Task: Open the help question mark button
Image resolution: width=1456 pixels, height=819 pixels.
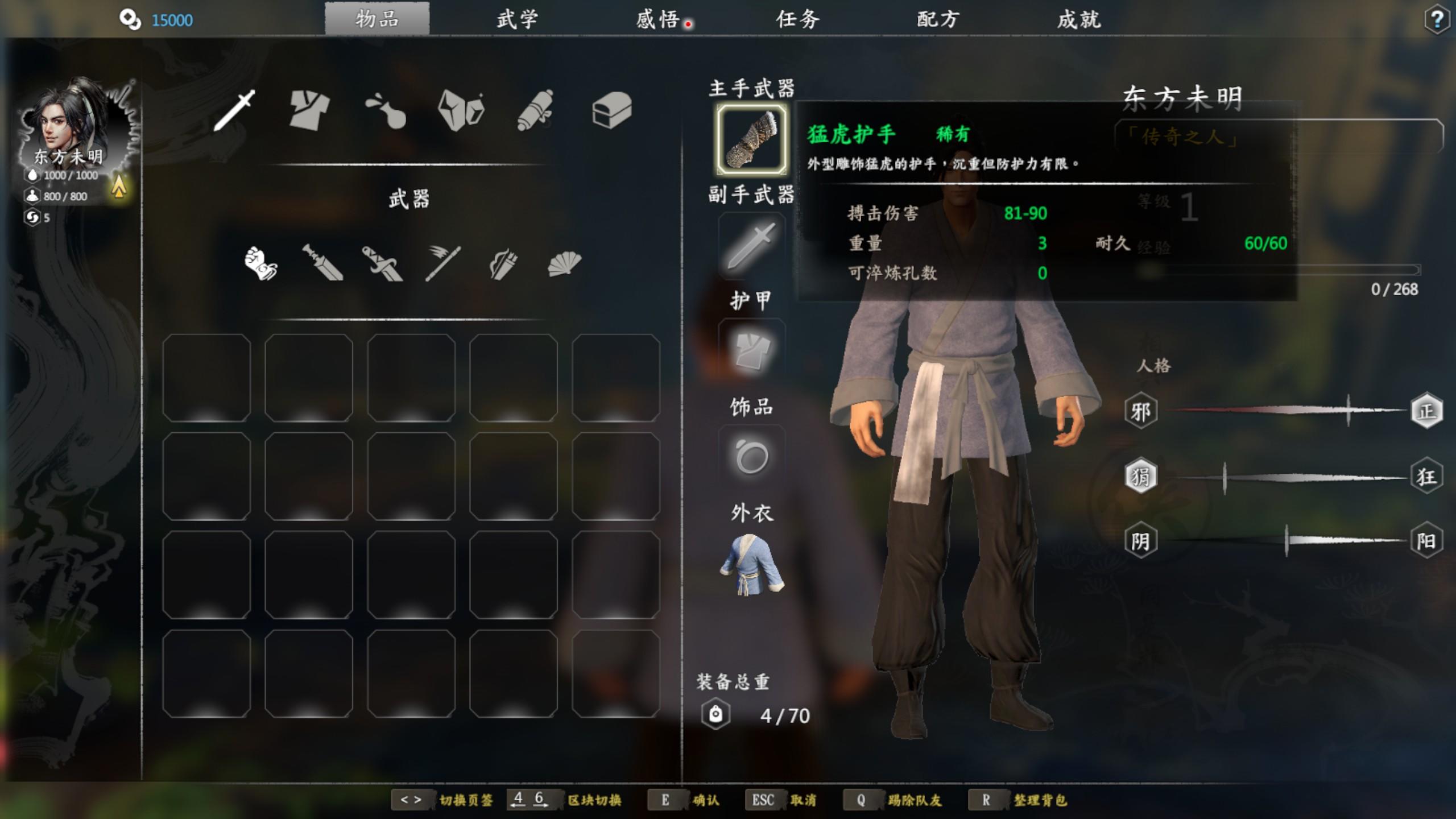Action: click(1437, 20)
